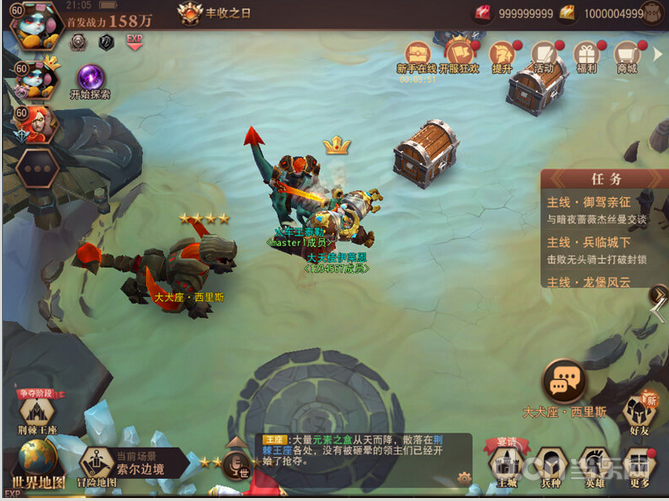Open the 福利 welfare gift menu

point(586,56)
